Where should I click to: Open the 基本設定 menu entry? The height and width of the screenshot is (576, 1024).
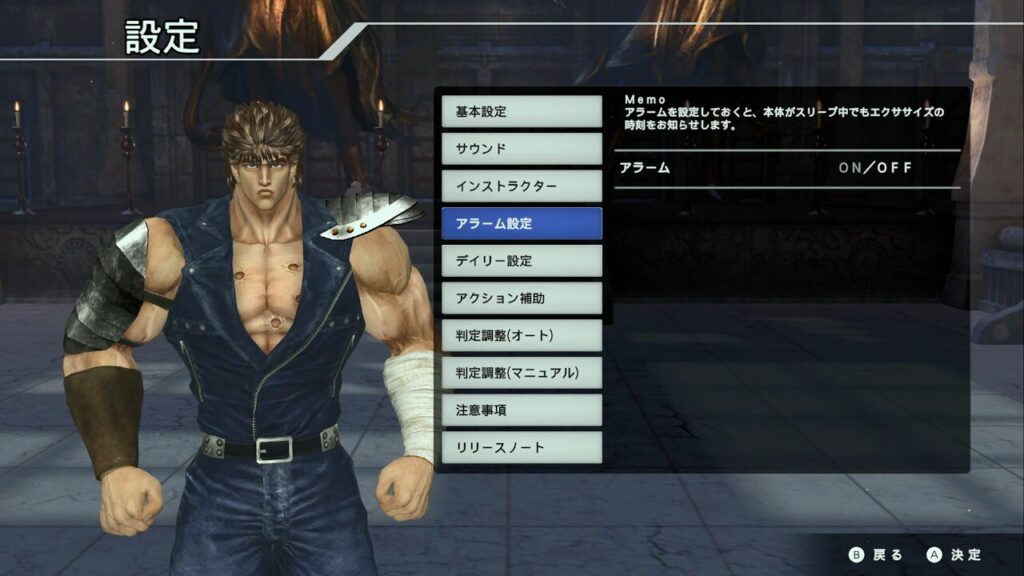521,111
